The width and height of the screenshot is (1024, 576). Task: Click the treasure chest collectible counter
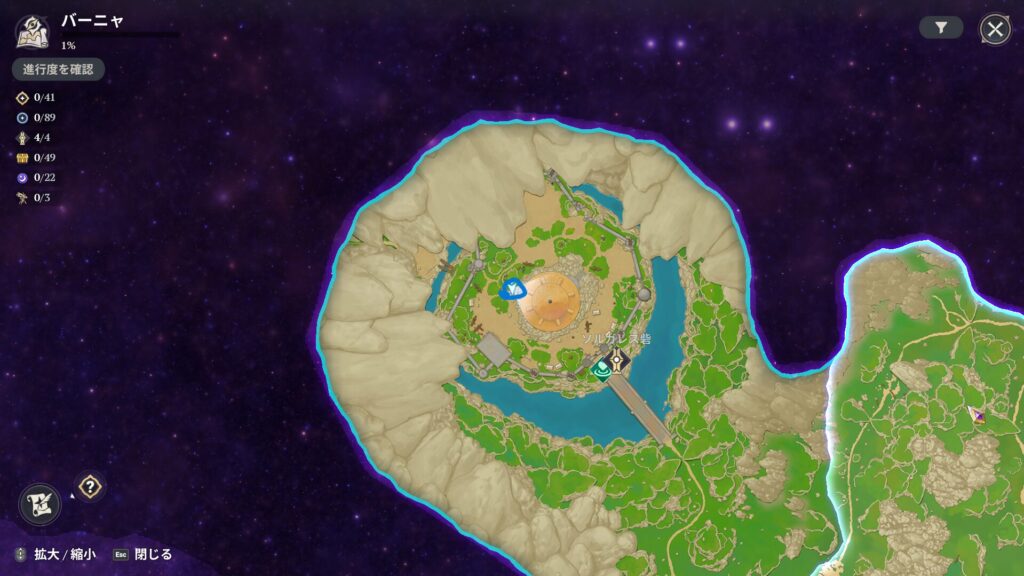[x=23, y=157]
